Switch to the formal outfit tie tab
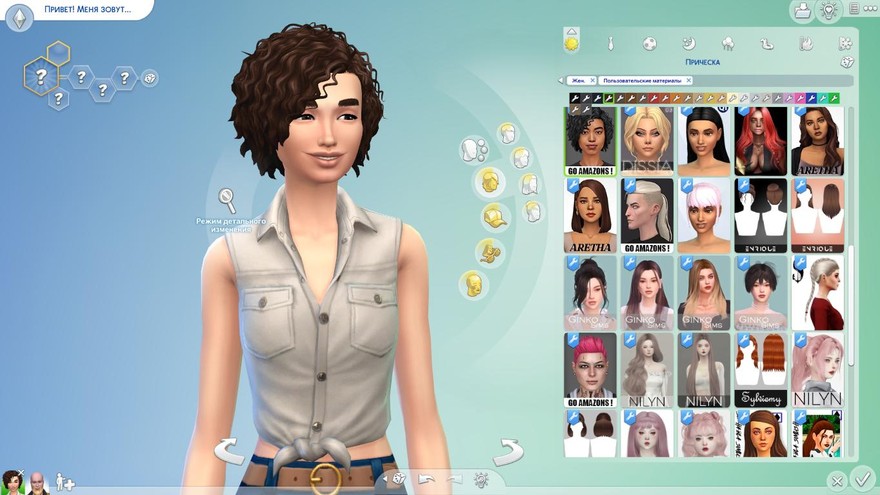This screenshot has height=495, width=880. 610,44
